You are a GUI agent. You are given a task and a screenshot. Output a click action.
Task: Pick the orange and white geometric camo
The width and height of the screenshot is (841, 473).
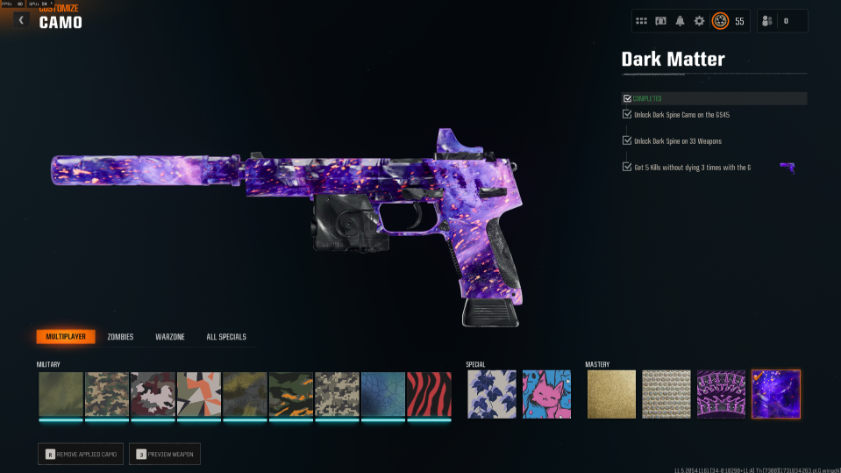click(199, 395)
